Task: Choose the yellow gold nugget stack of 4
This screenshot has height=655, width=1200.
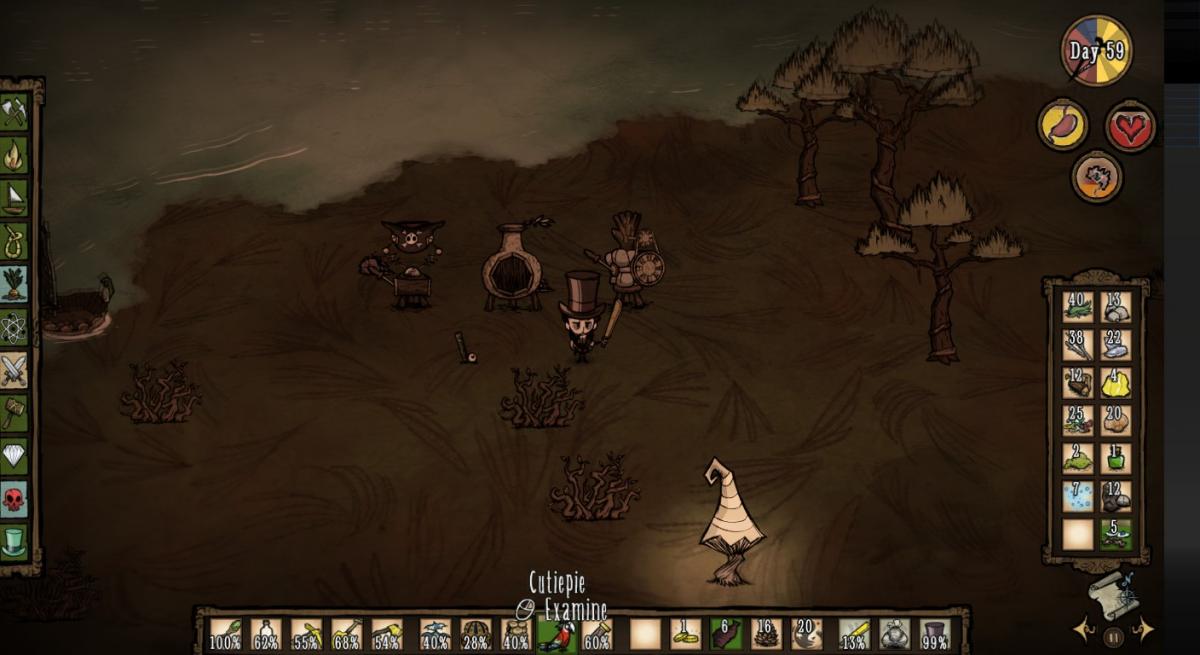Action: [1116, 383]
